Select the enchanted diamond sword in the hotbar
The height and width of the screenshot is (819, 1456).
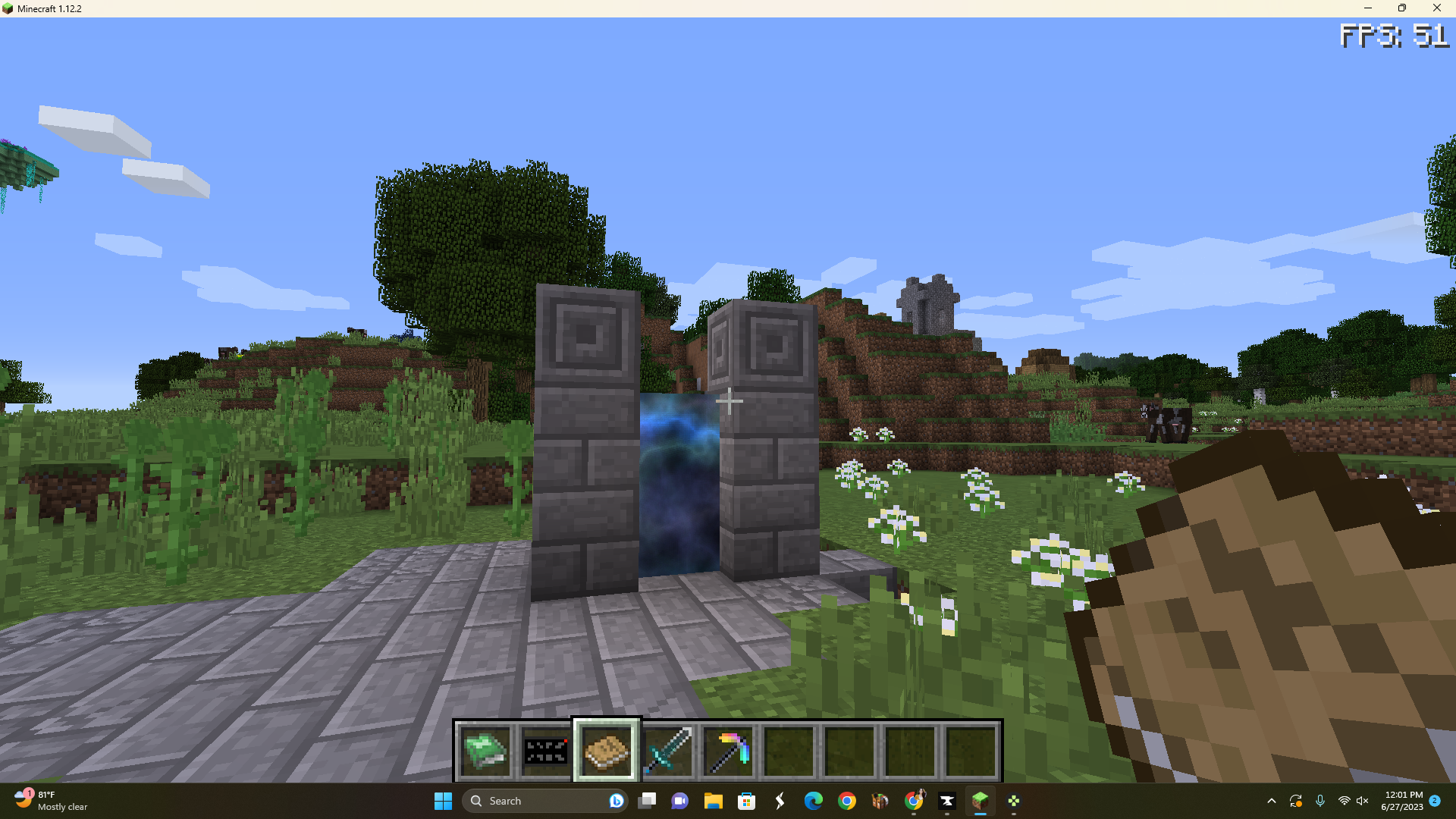[667, 751]
